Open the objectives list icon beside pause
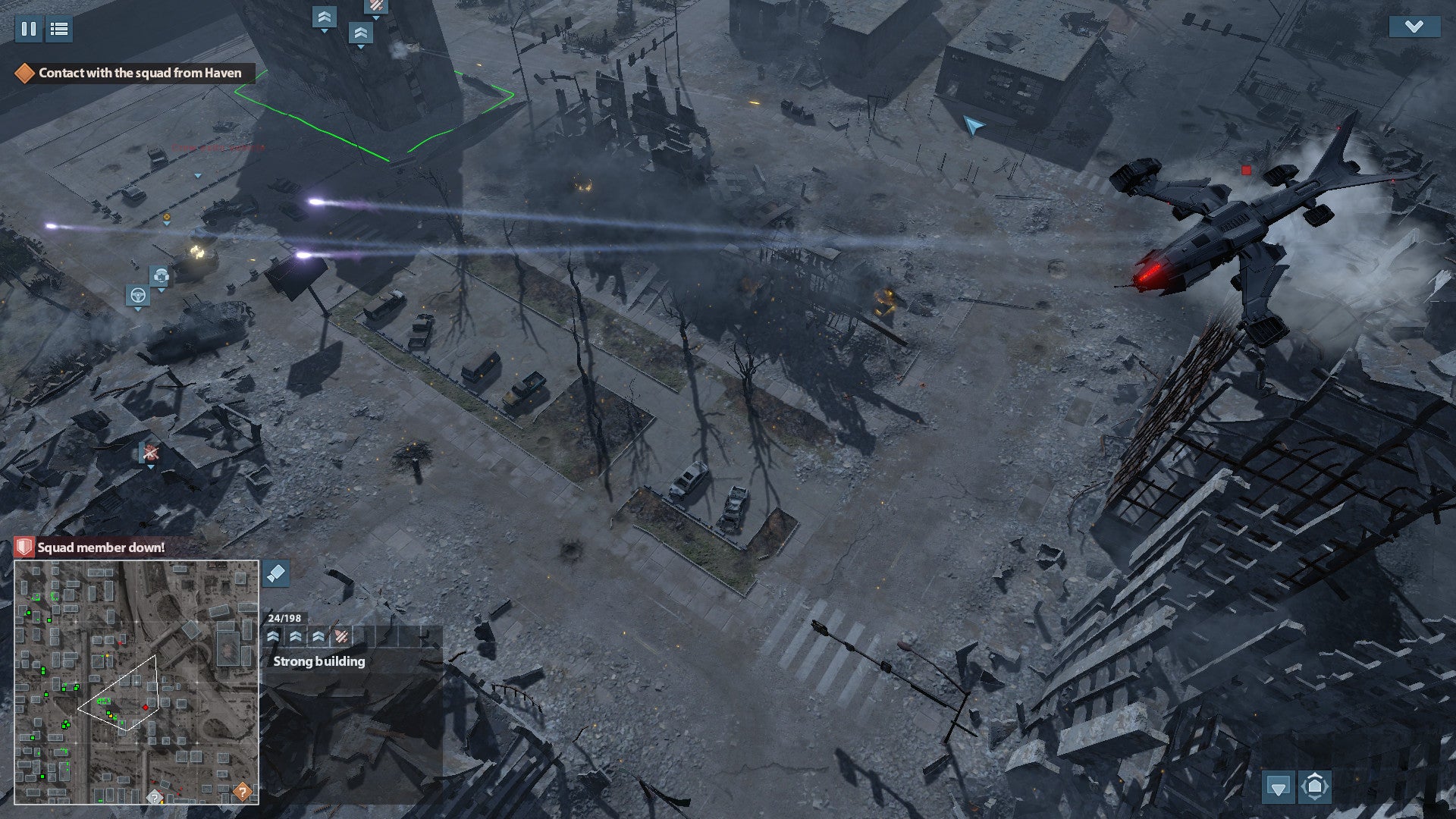Viewport: 1456px width, 819px height. click(x=58, y=30)
